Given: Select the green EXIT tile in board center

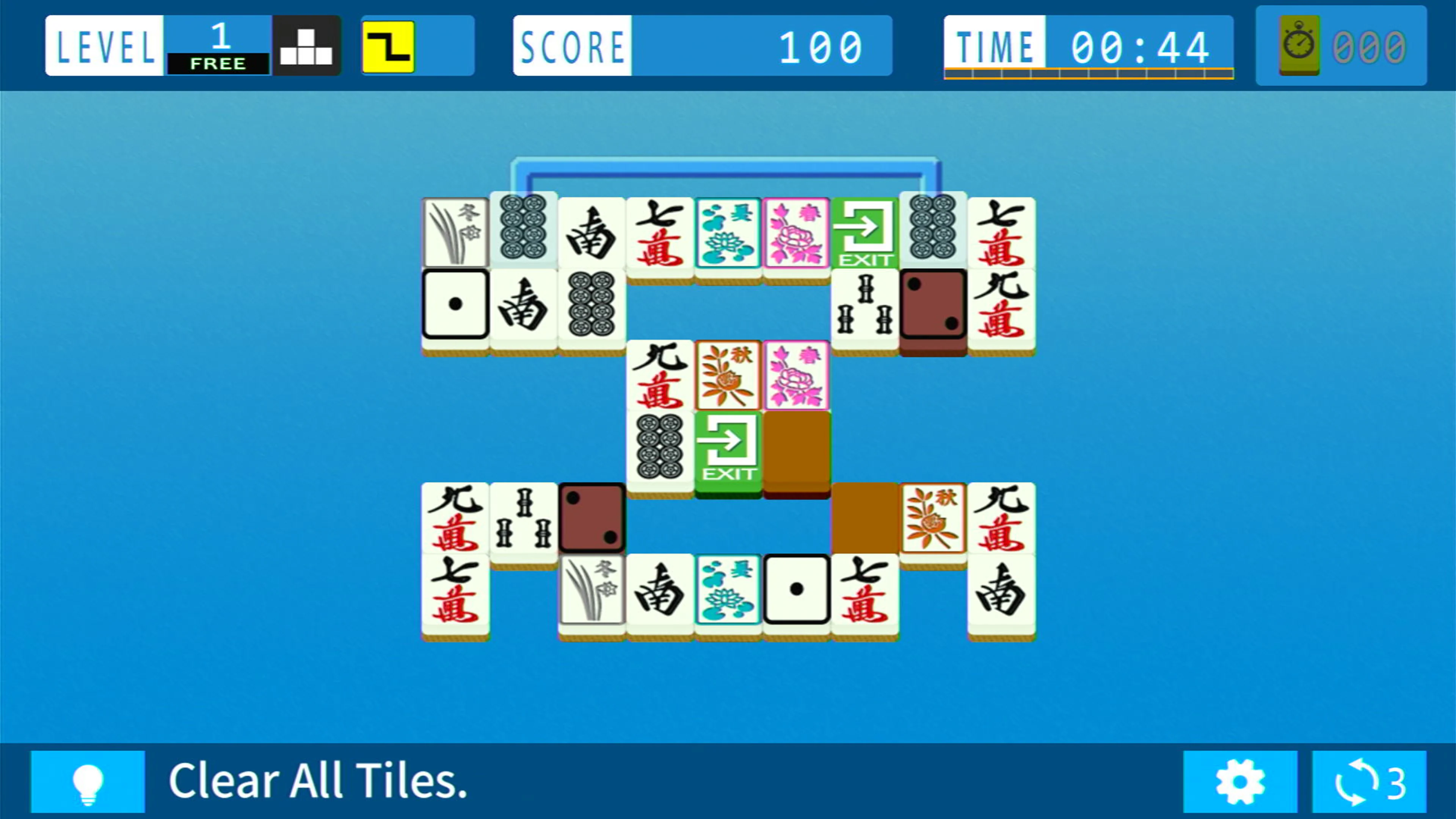Looking at the screenshot, I should click(x=728, y=449).
